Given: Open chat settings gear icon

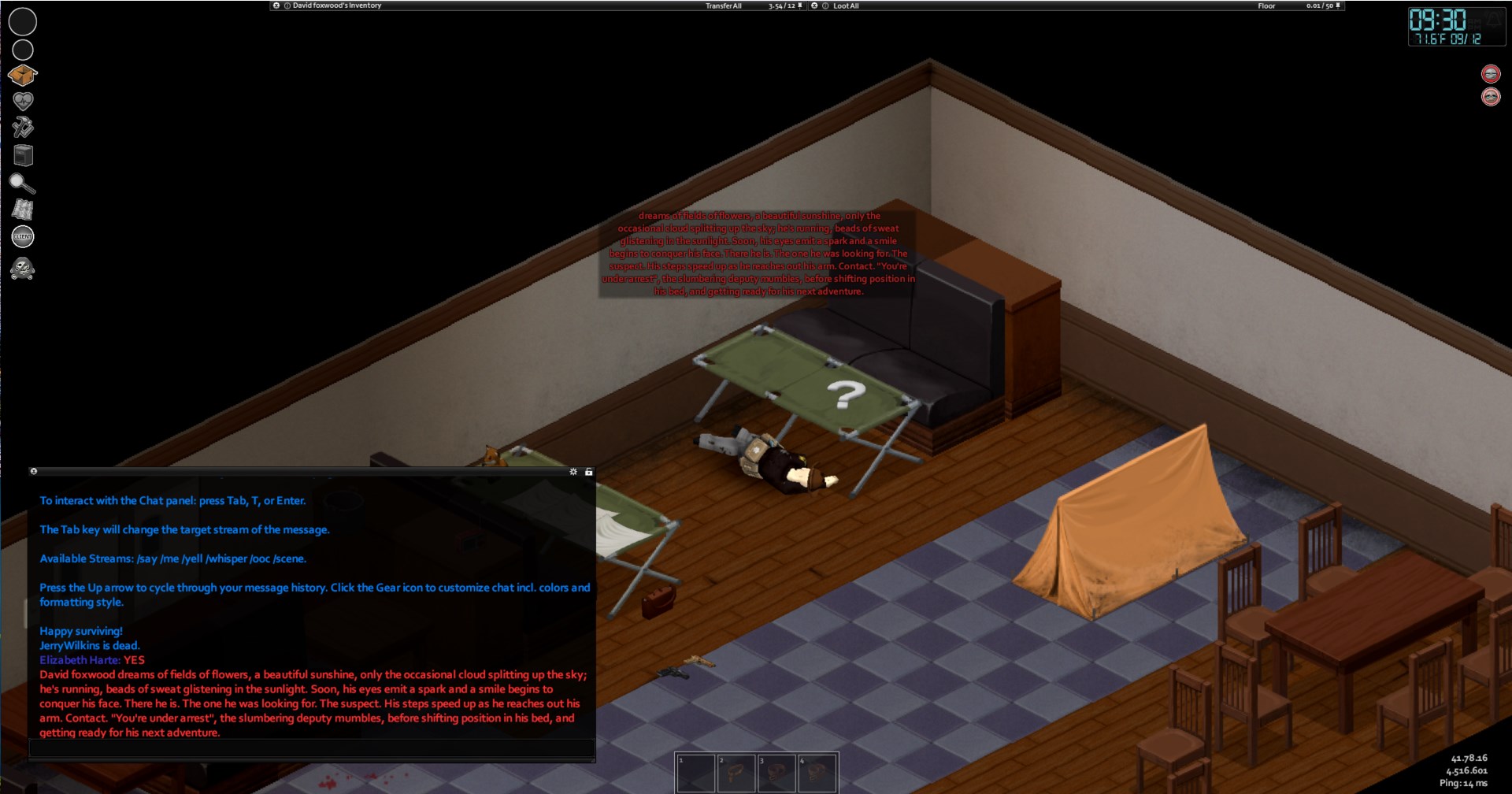Looking at the screenshot, I should point(573,472).
